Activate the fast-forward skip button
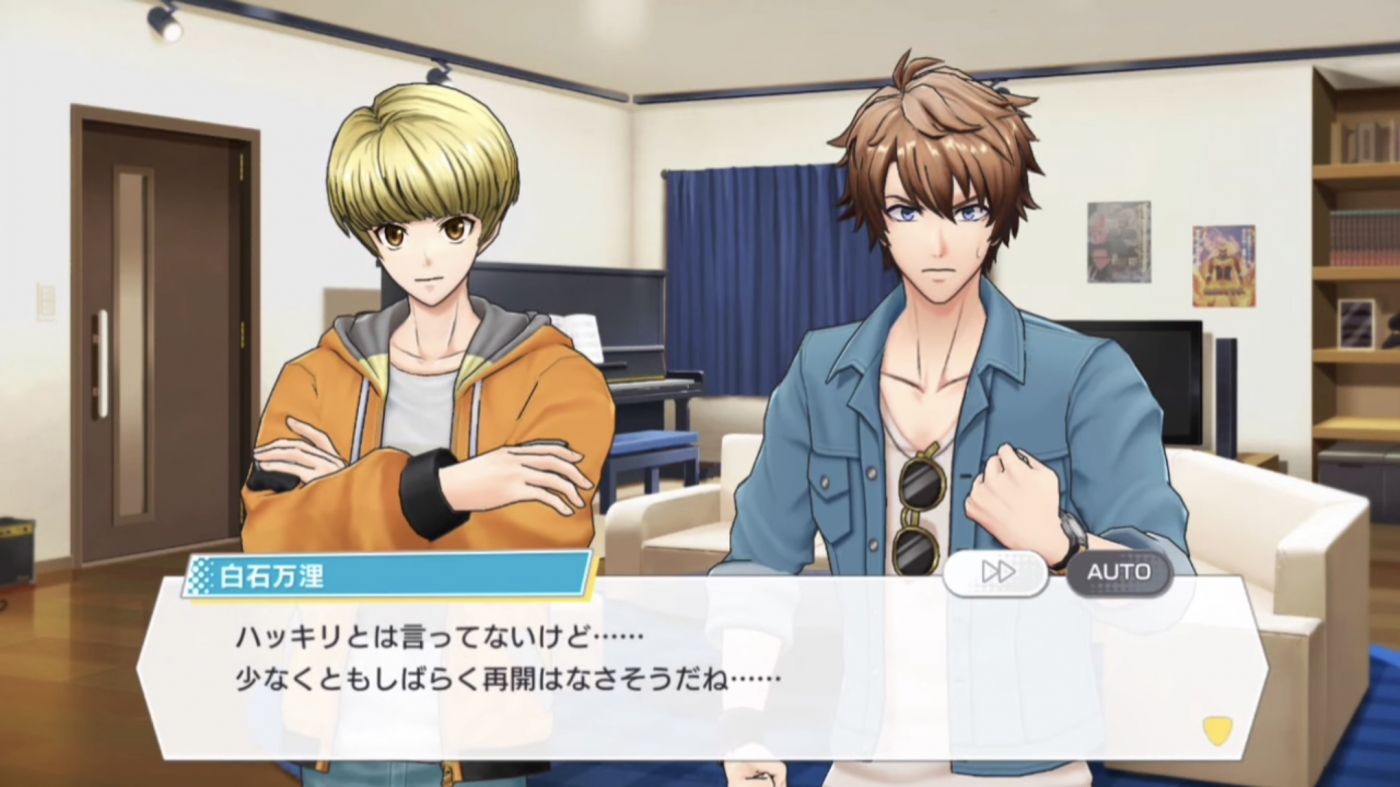The image size is (1400, 787). point(995,572)
